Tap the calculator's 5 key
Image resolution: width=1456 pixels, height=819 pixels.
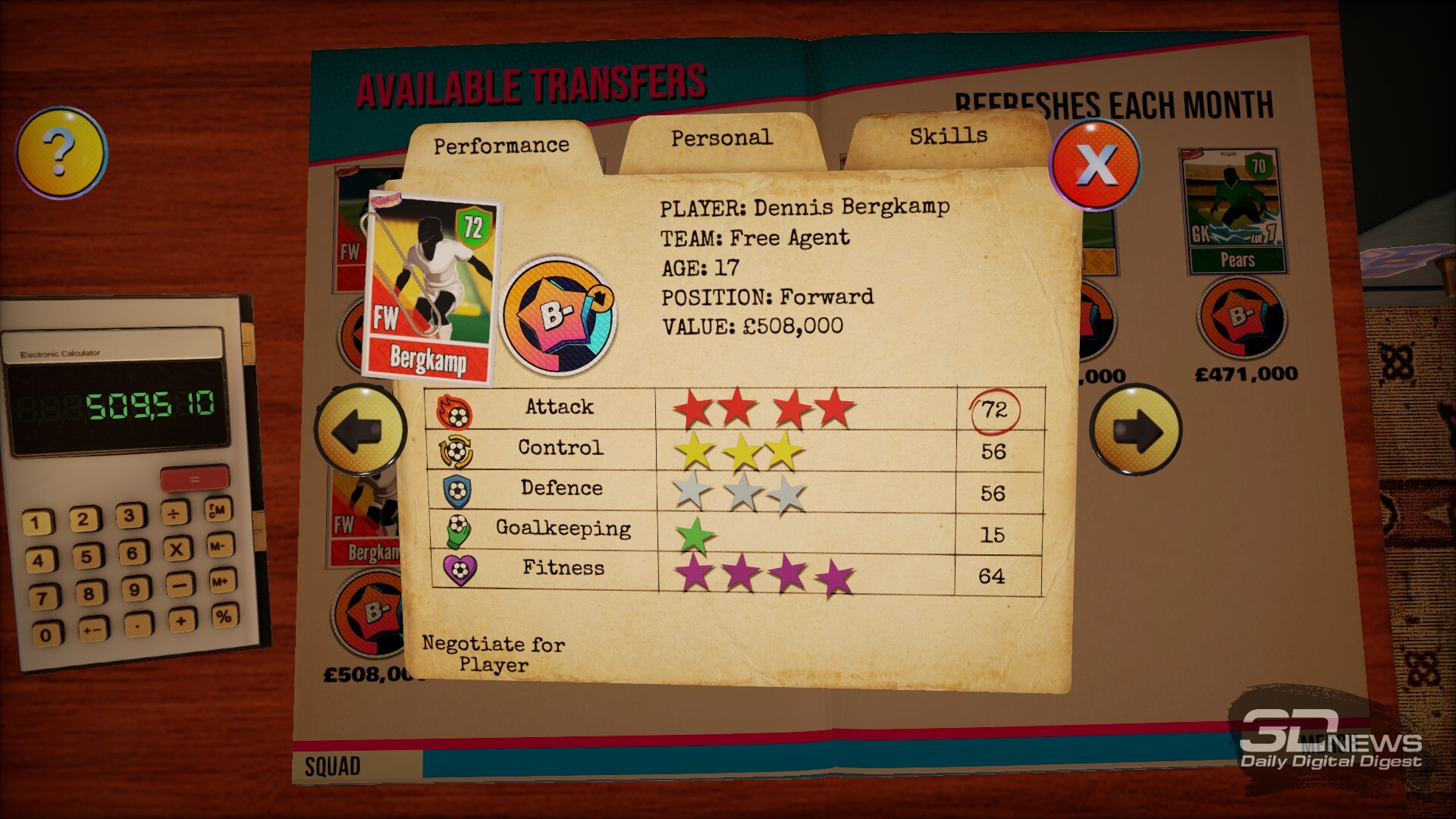tap(86, 557)
